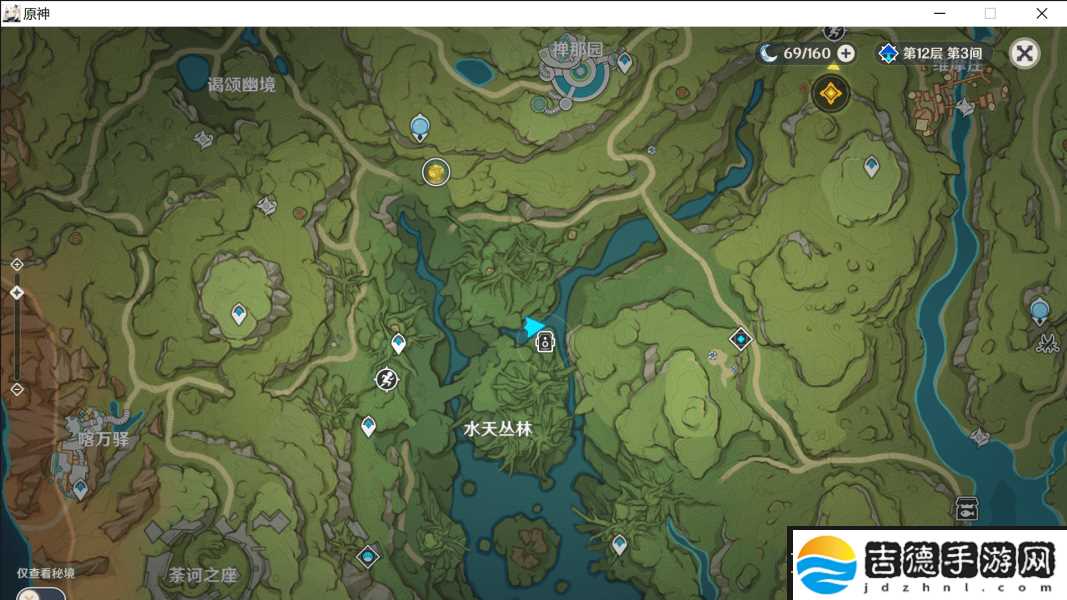Select the domain marker near 荼诃之座

(368, 556)
